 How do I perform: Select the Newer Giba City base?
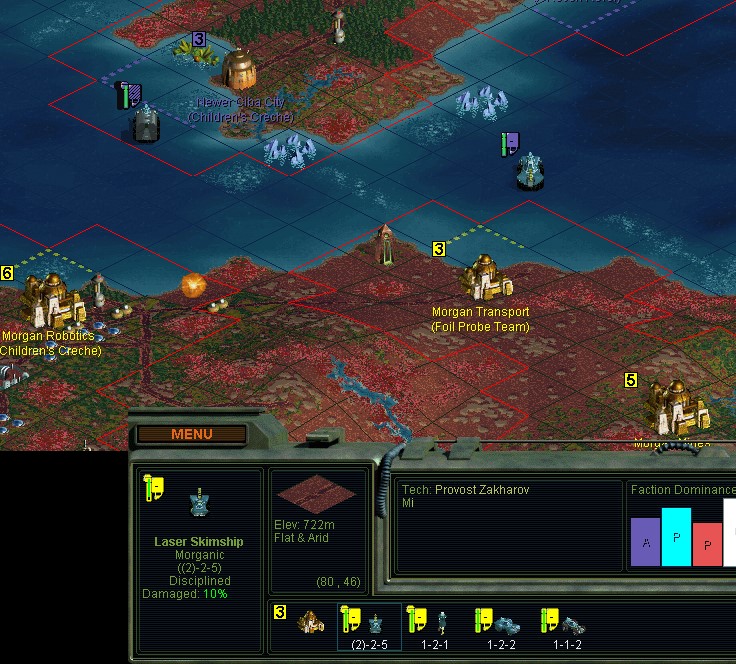(x=240, y=68)
